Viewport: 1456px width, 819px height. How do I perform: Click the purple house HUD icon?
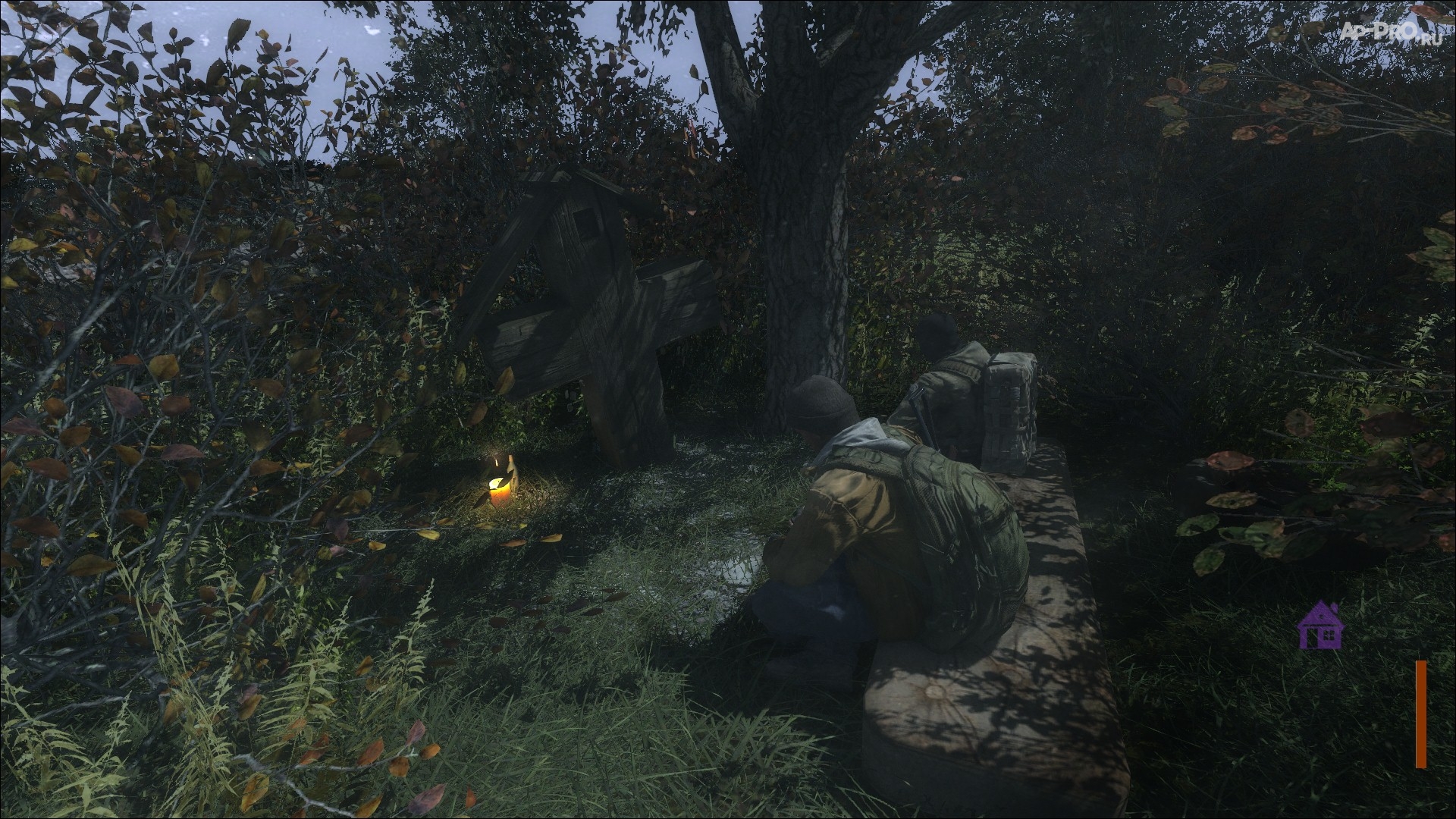click(1319, 626)
